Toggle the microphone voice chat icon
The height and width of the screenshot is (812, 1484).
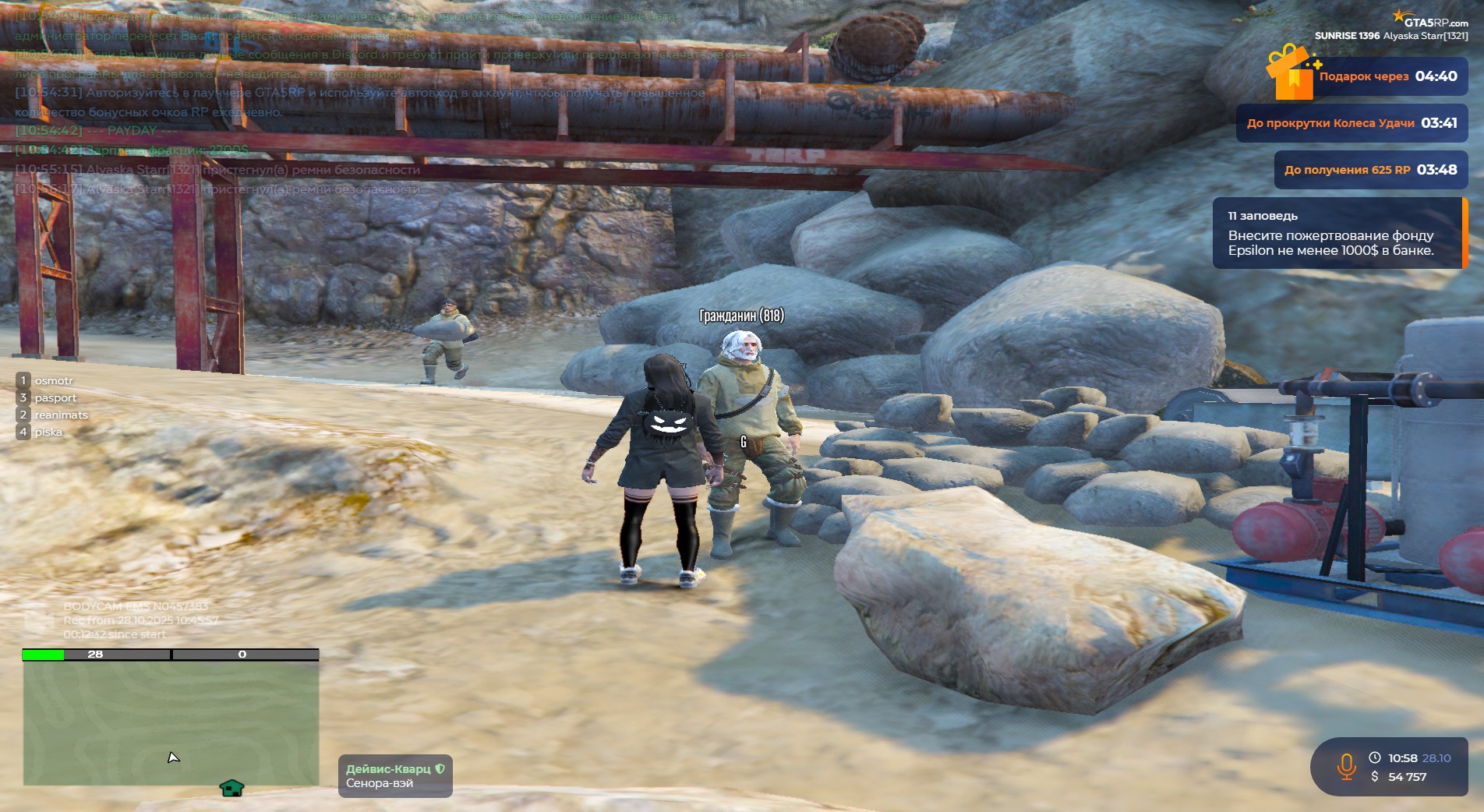1346,767
